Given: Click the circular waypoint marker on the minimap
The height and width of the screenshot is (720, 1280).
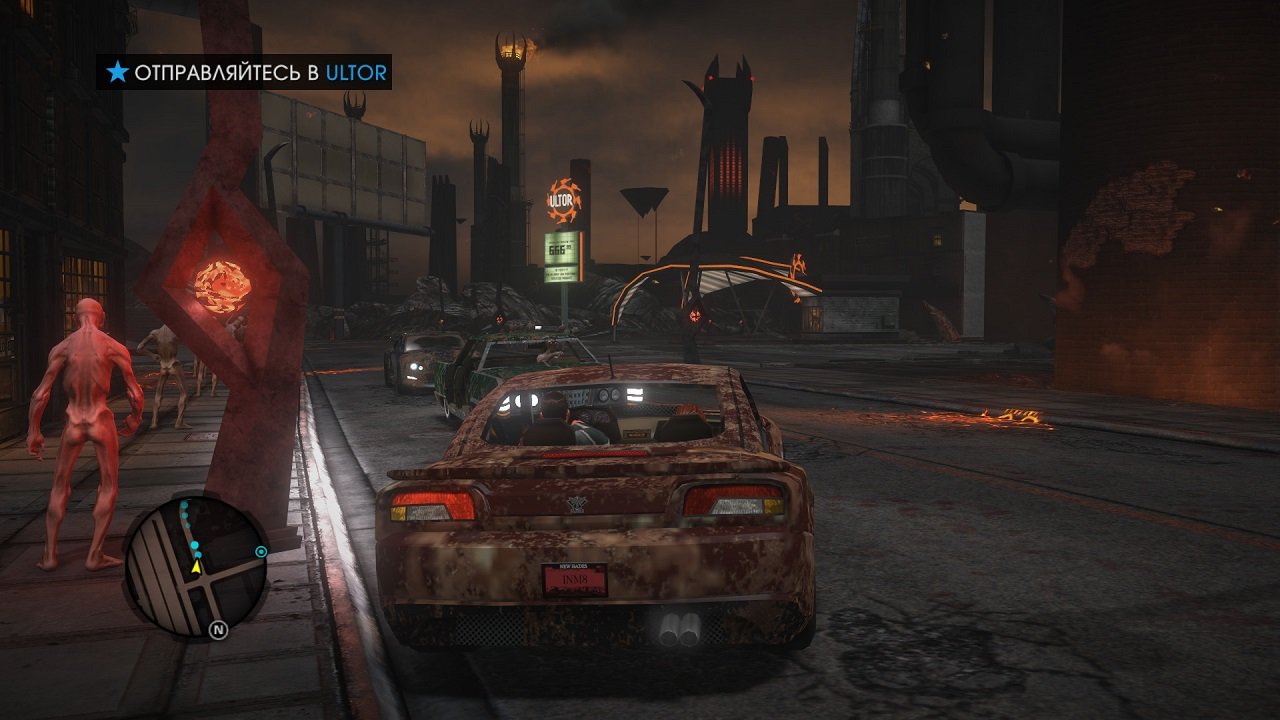Looking at the screenshot, I should (x=261, y=552).
